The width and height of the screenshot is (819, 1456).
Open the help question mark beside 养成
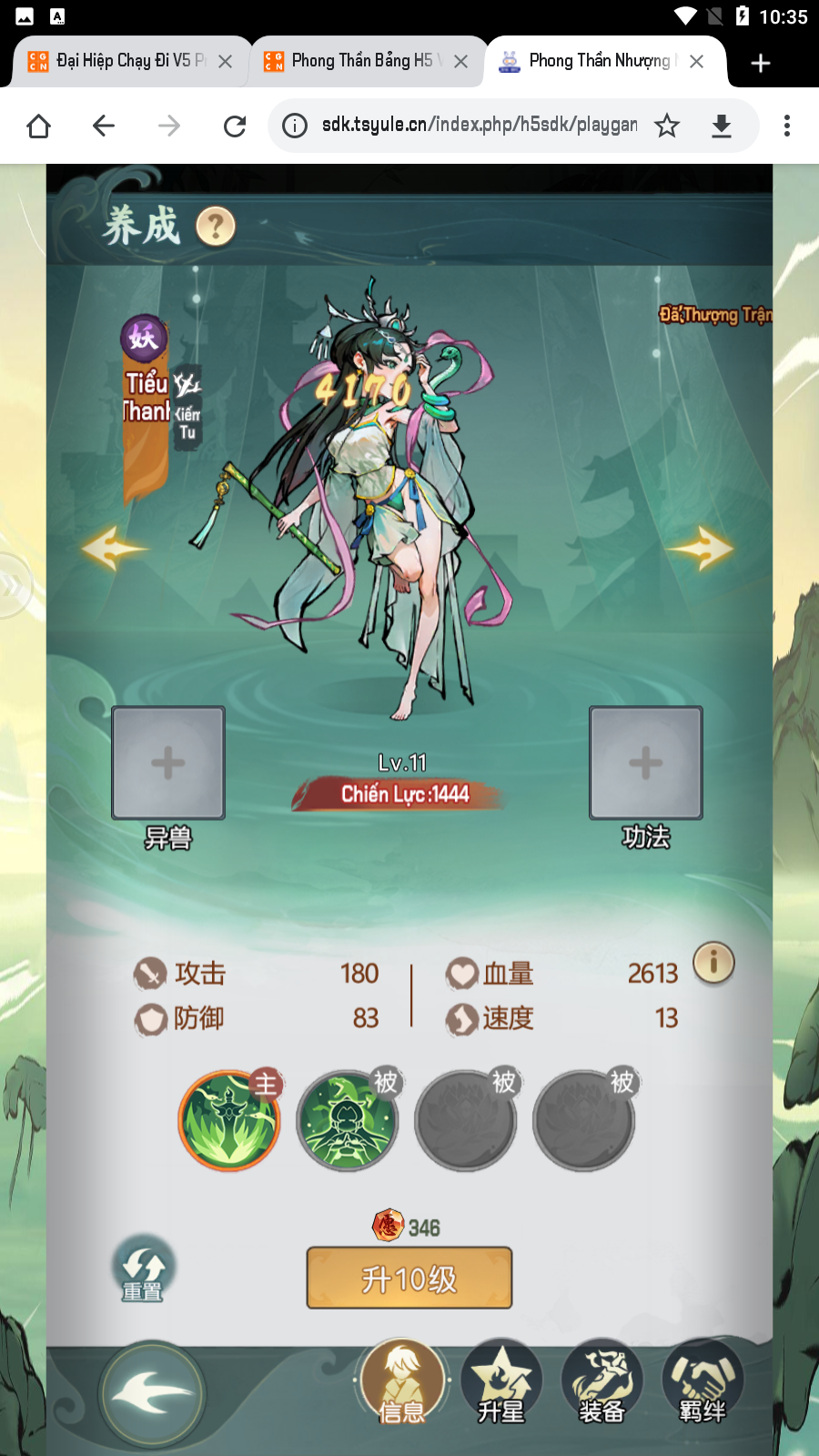tap(216, 227)
